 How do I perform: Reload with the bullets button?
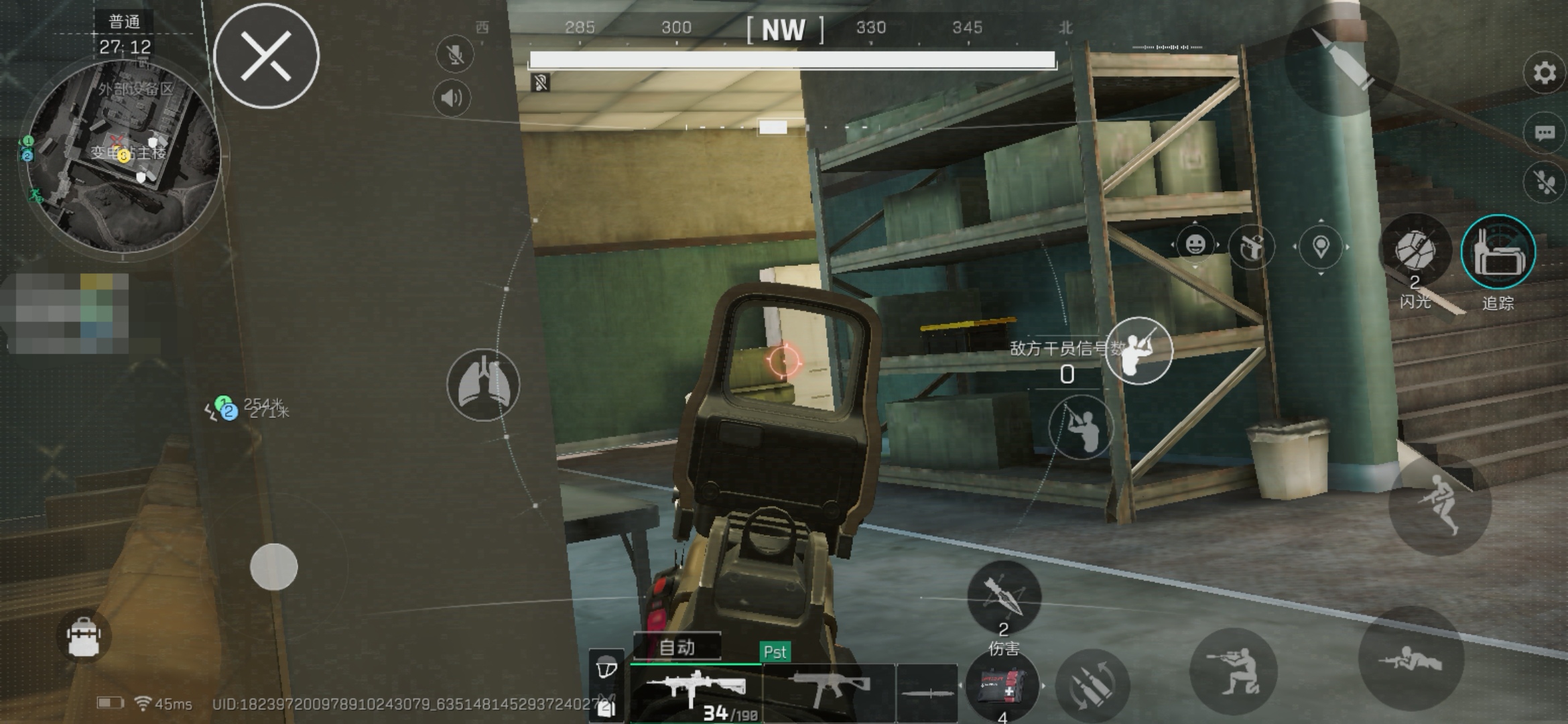click(x=1092, y=686)
